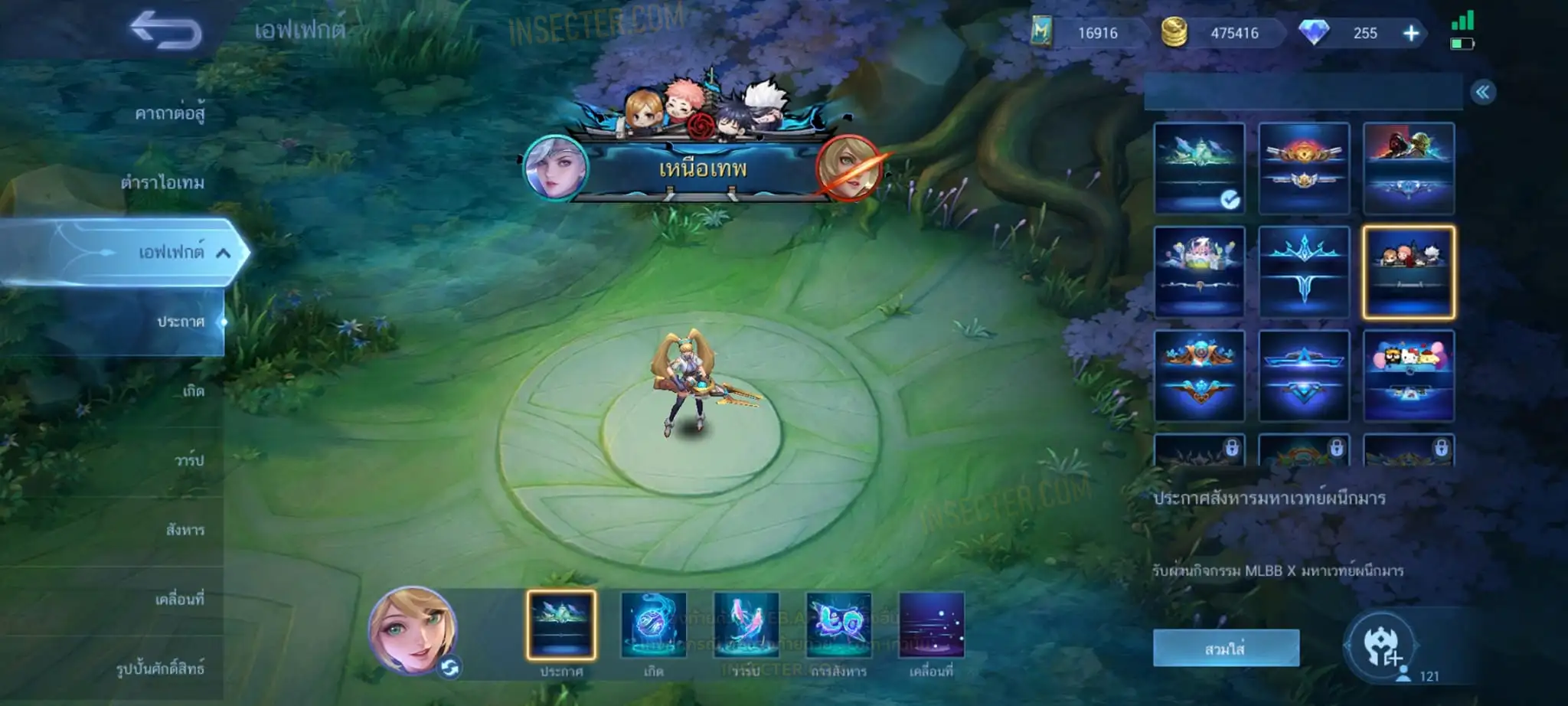Image resolution: width=1568 pixels, height=706 pixels.
Task: Choose the equipped kill notification with checkmark
Action: pyautogui.click(x=1199, y=168)
